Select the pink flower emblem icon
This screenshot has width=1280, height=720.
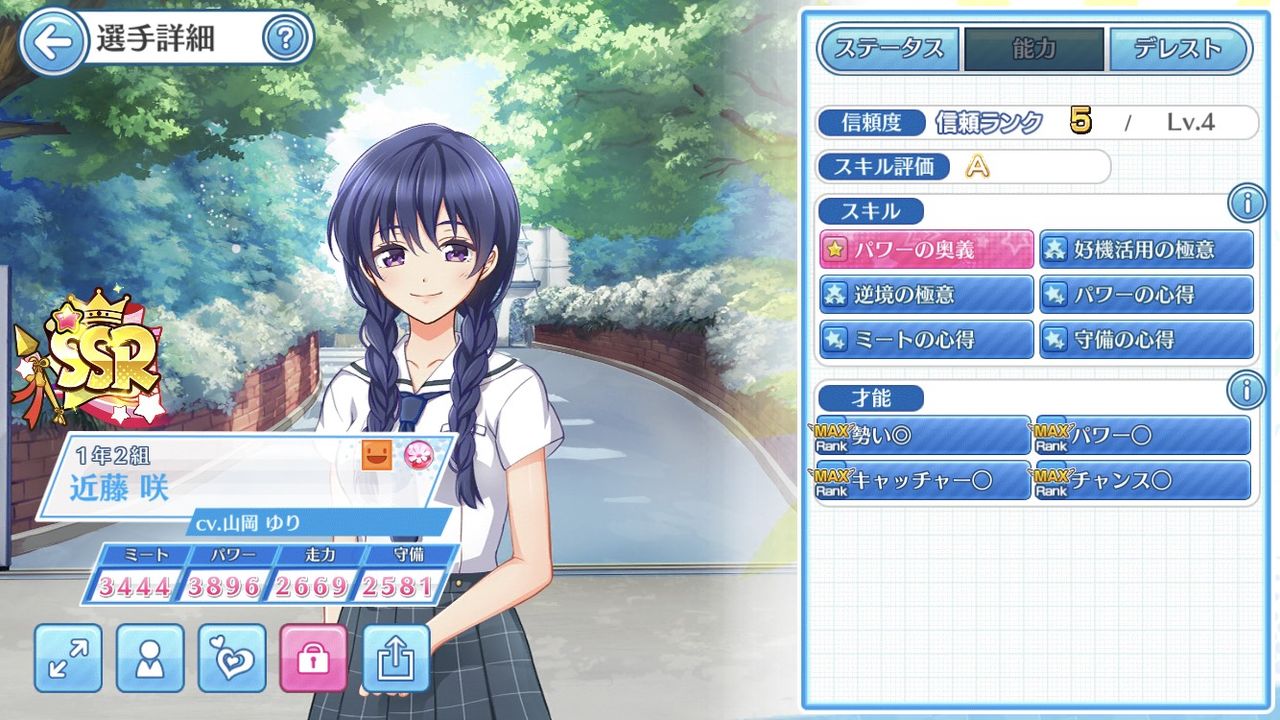point(421,453)
